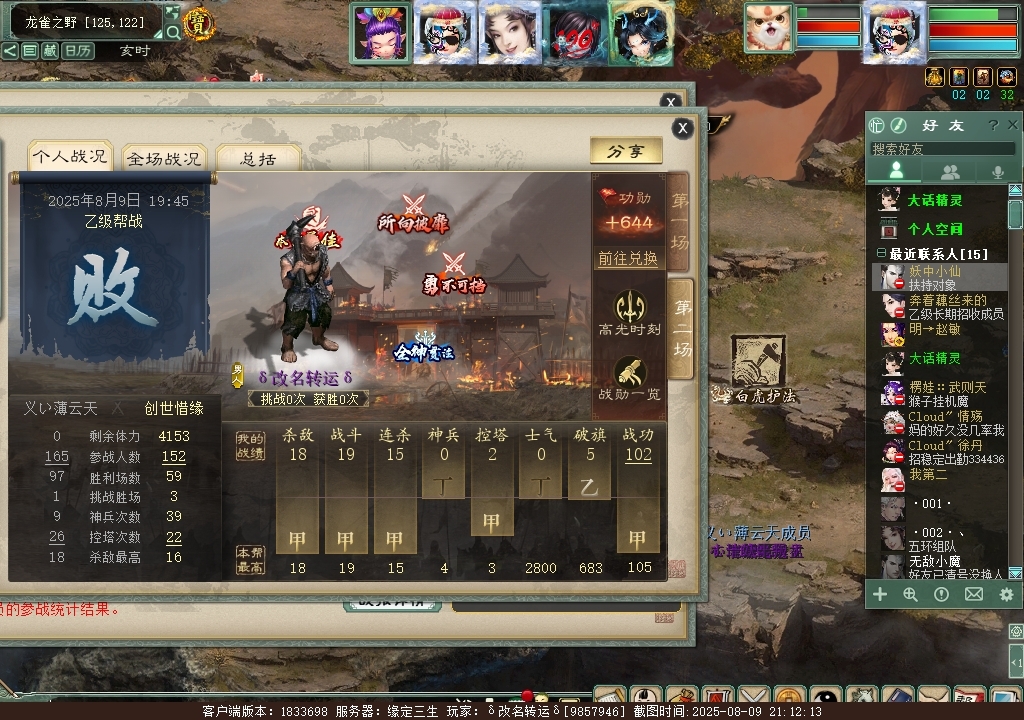Select the 个人战况 tab
The image size is (1024, 720).
click(69, 156)
